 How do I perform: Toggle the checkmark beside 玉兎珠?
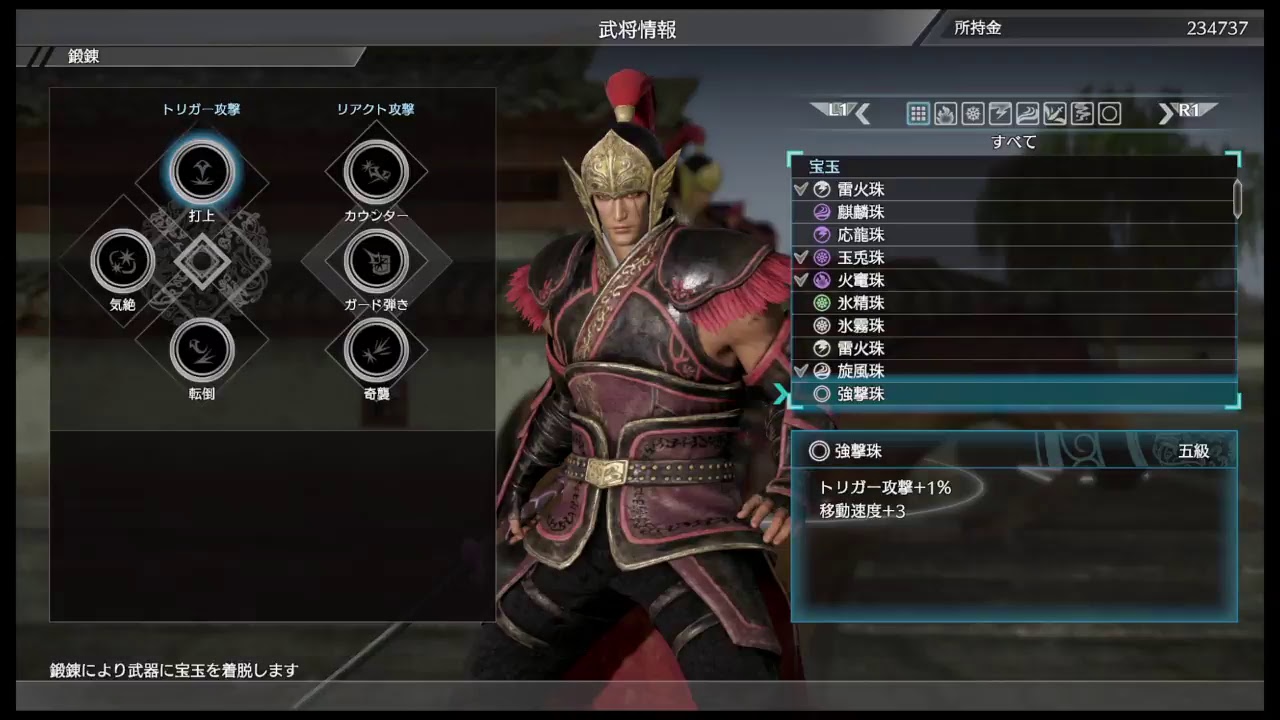point(801,257)
